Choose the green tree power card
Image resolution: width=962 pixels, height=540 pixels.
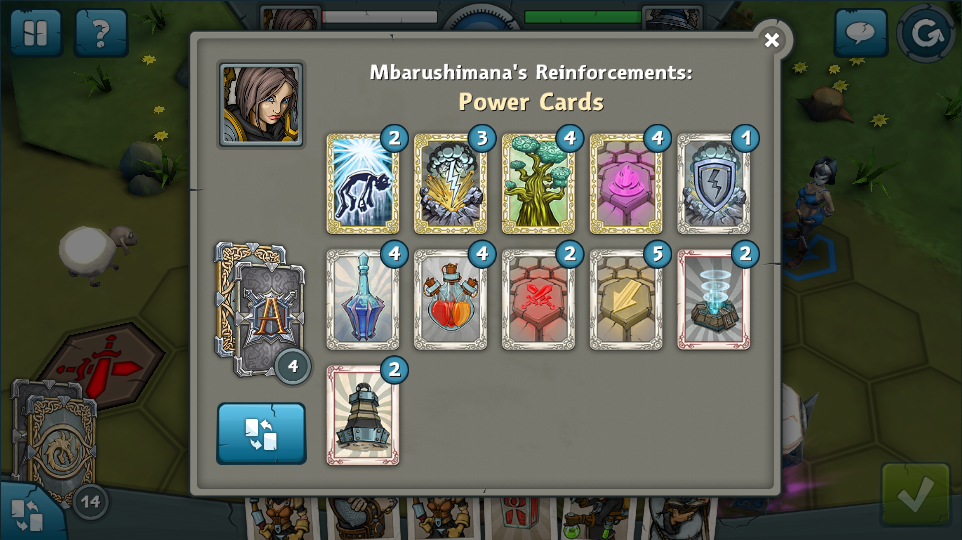coord(538,184)
